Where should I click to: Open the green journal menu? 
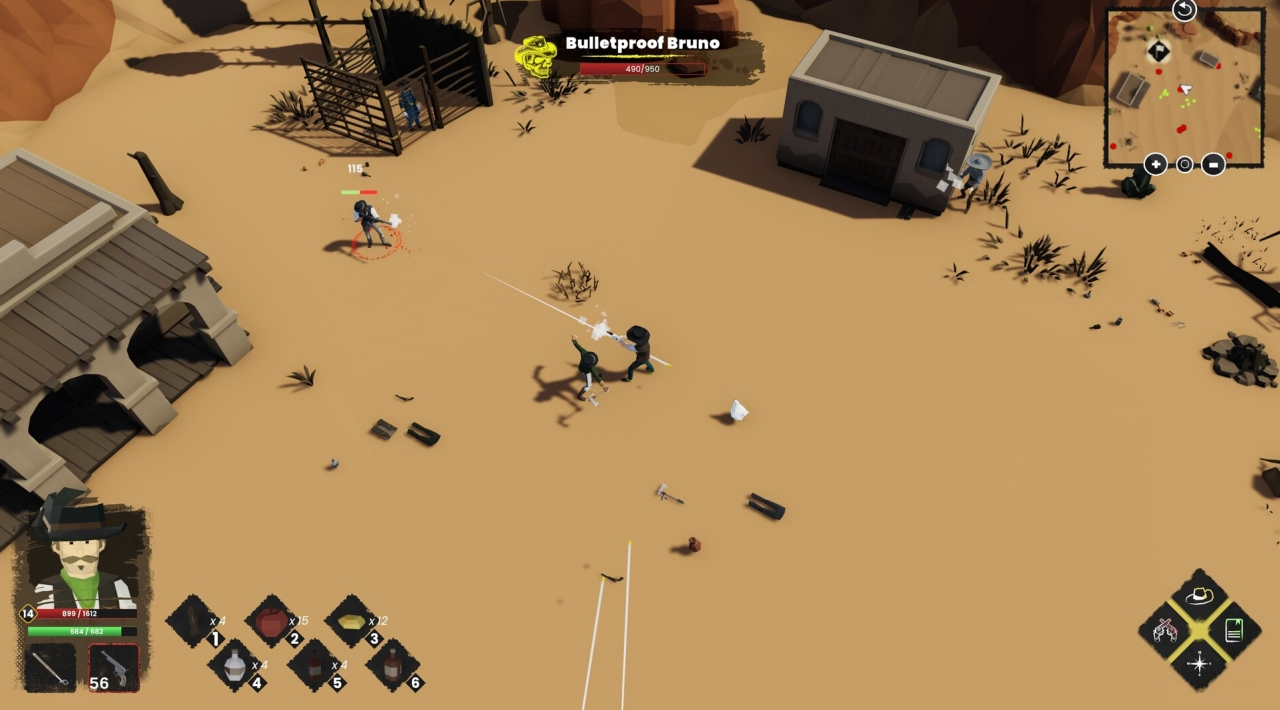(x=1234, y=629)
